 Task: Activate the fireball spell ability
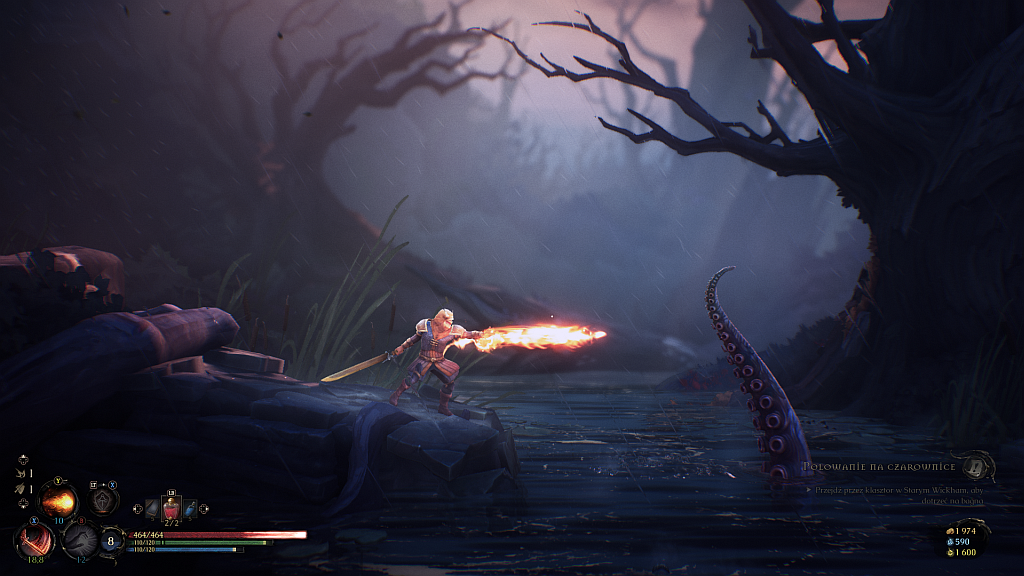tap(58, 499)
